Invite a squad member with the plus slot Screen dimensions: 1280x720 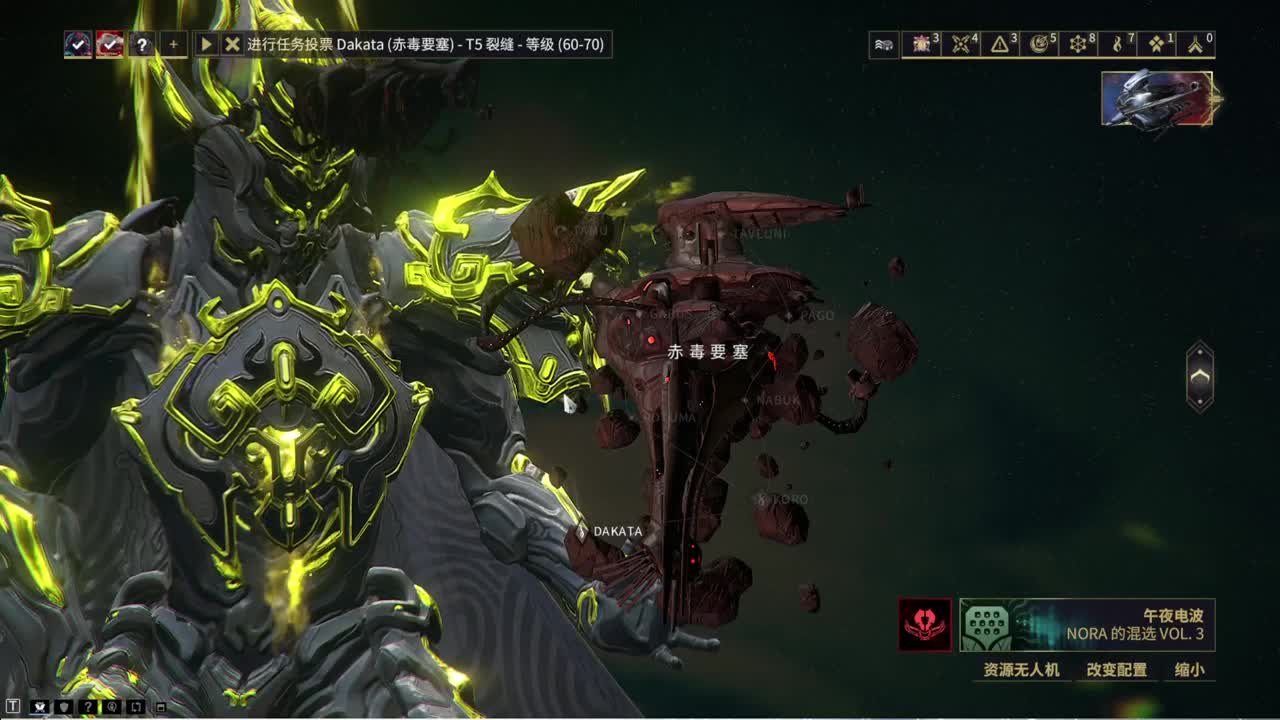pyautogui.click(x=173, y=44)
